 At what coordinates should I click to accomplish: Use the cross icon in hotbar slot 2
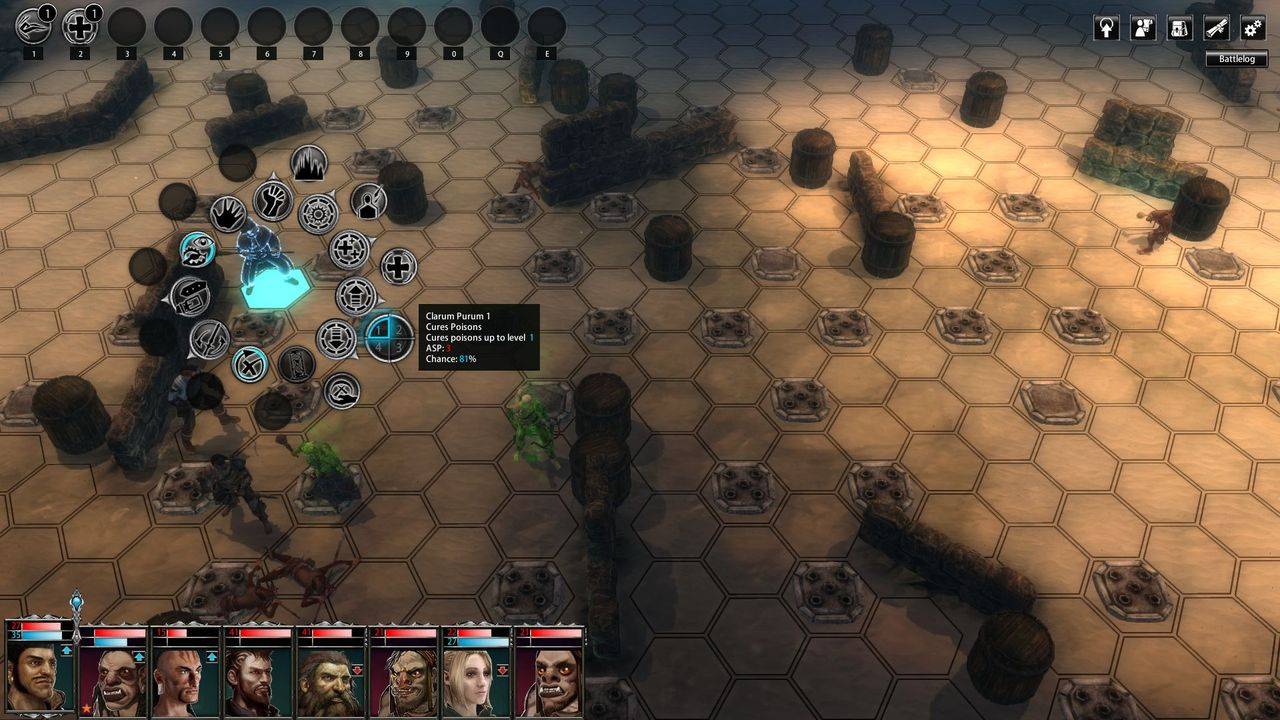[78, 27]
